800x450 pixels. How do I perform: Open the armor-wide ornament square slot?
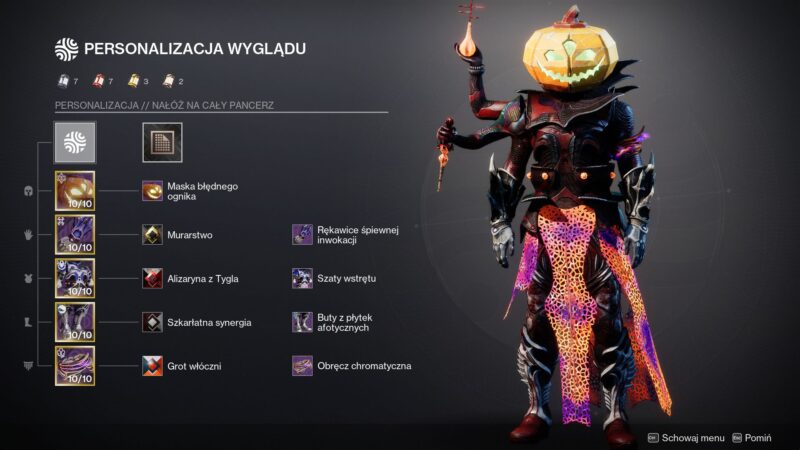tap(160, 143)
